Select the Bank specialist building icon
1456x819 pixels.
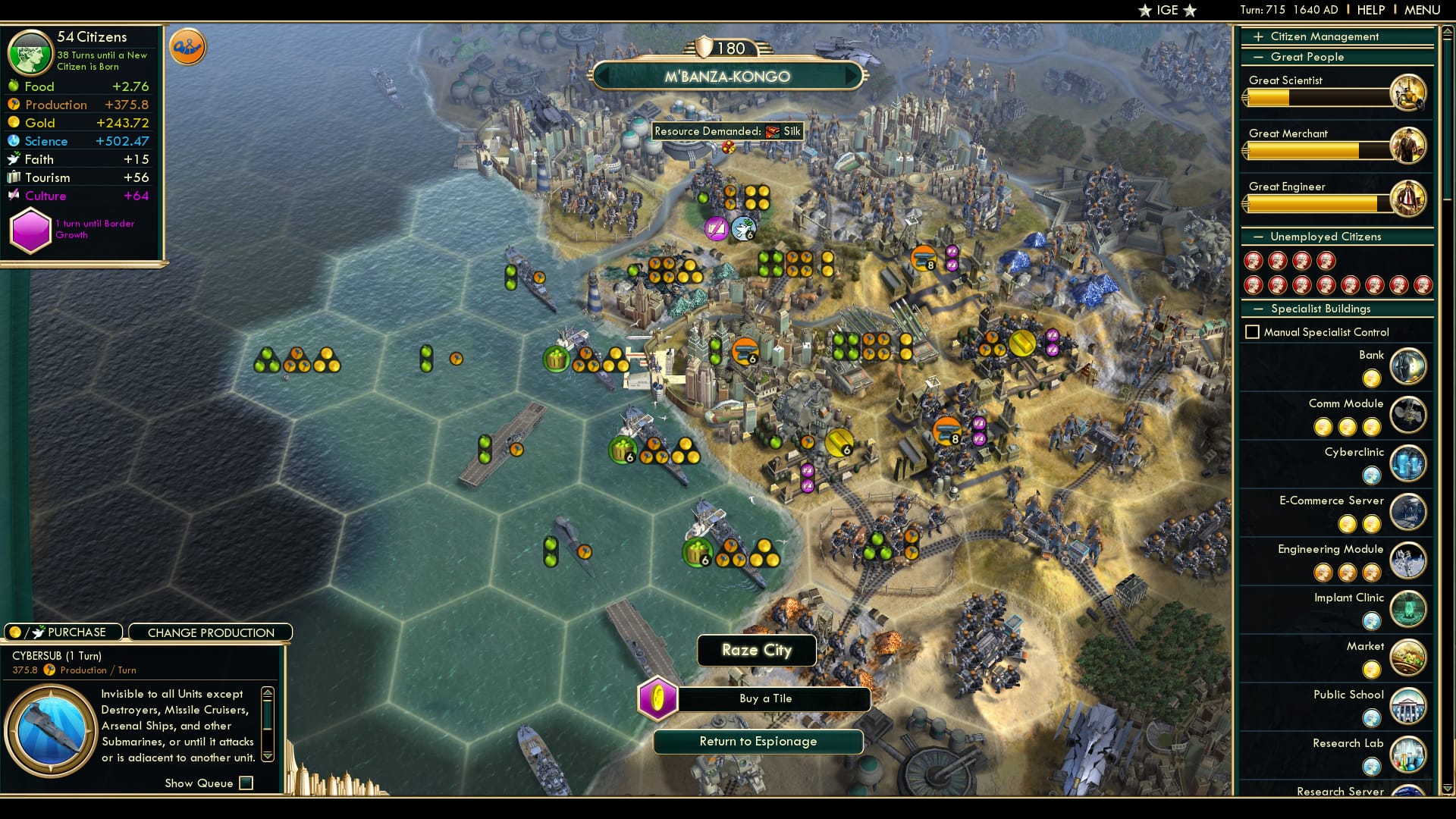pyautogui.click(x=1409, y=366)
